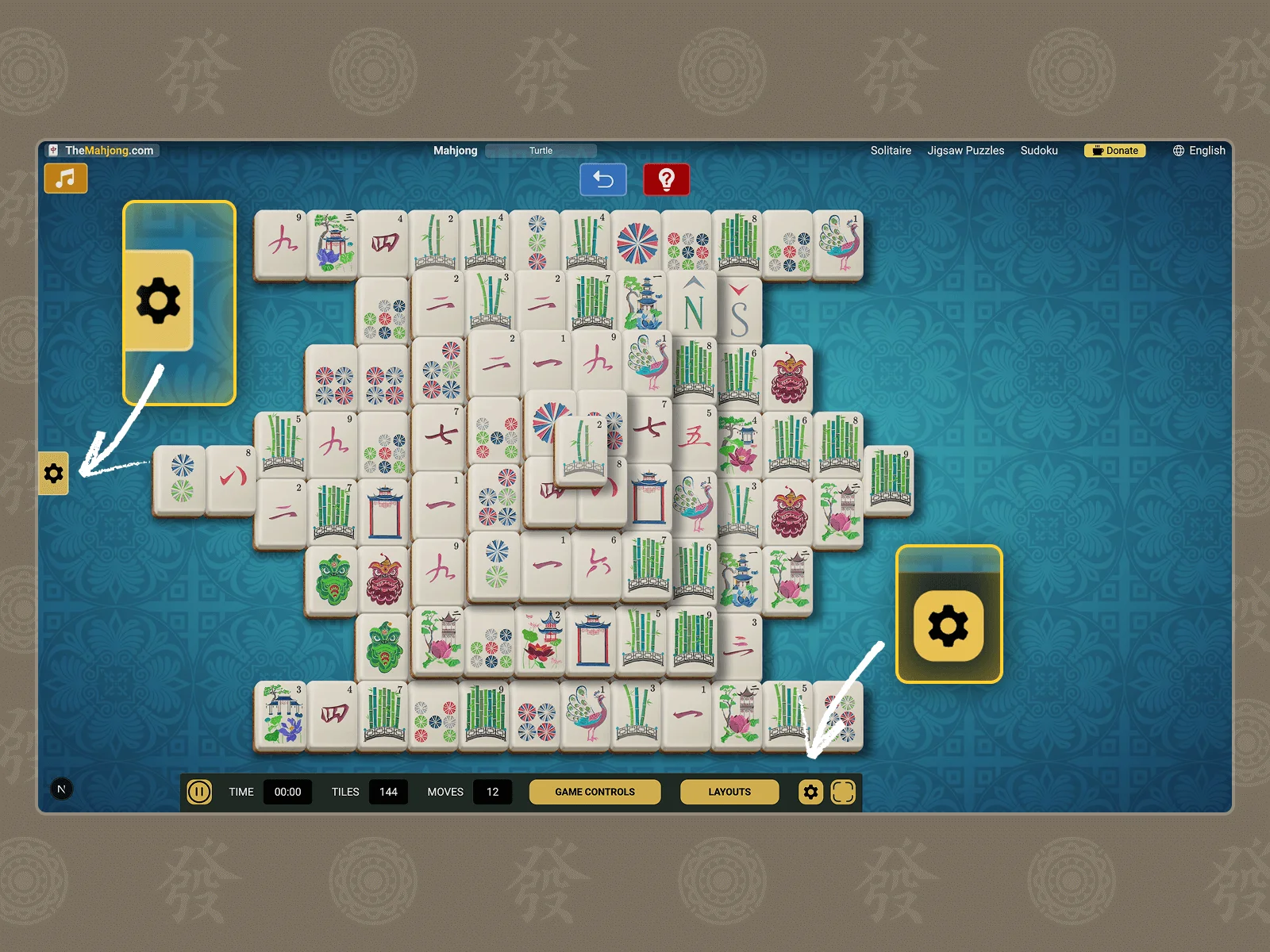
Task: Click the Mahjong title link
Action: click(x=456, y=151)
